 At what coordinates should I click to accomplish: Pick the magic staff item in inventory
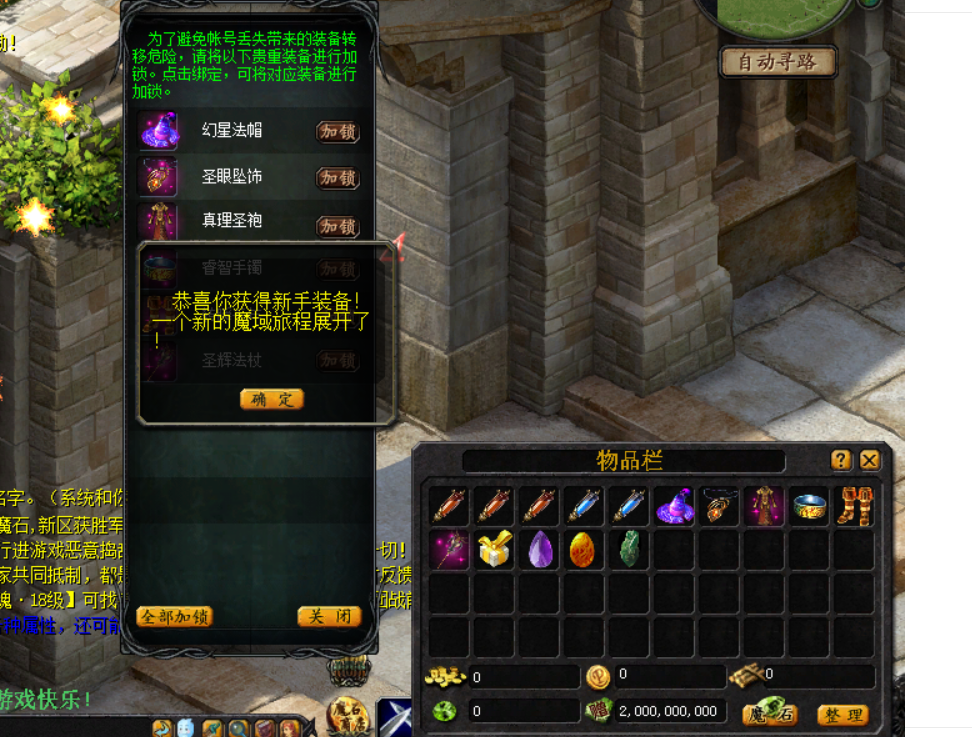(x=450, y=549)
